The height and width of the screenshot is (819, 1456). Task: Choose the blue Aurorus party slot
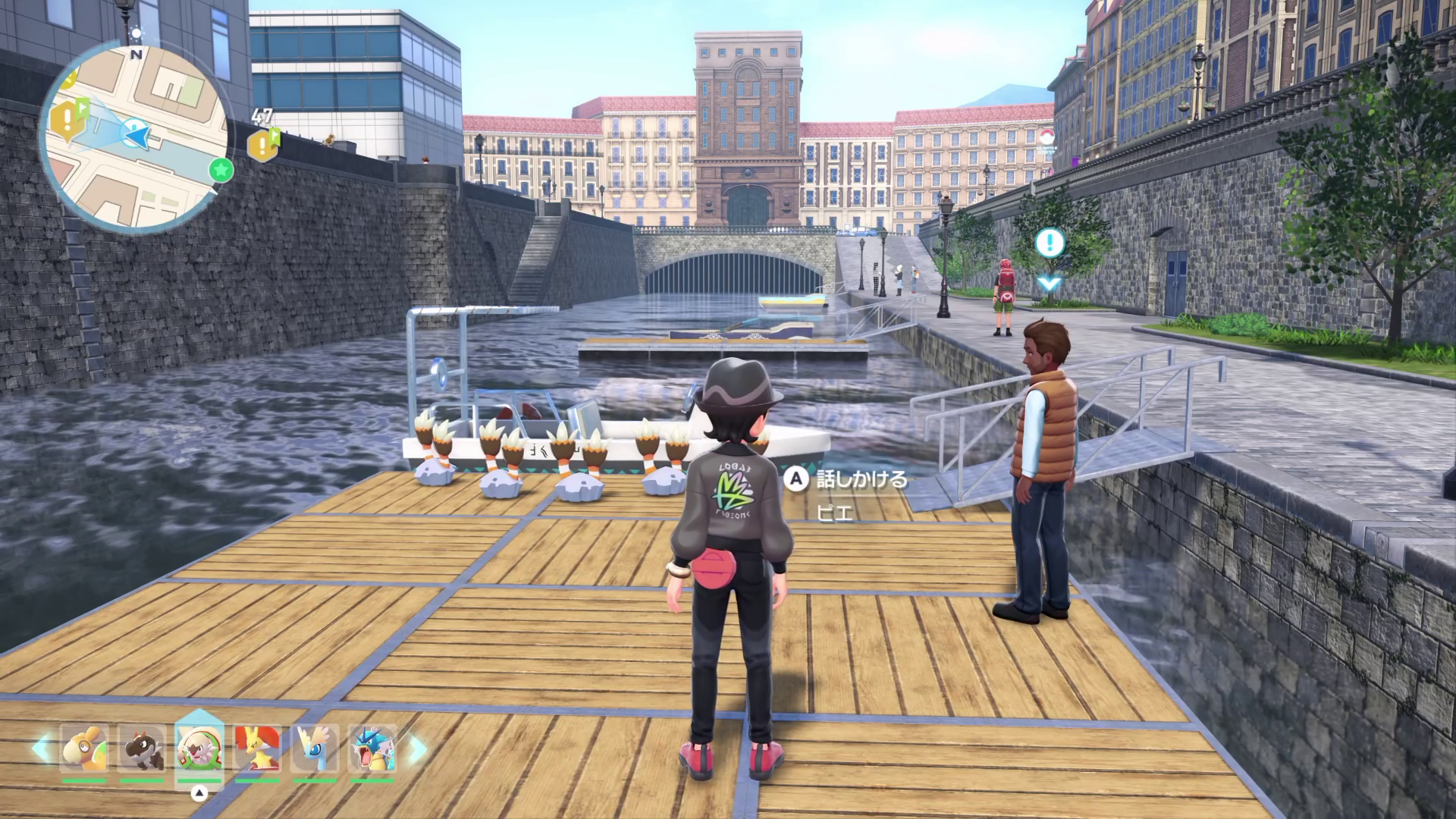click(x=315, y=748)
